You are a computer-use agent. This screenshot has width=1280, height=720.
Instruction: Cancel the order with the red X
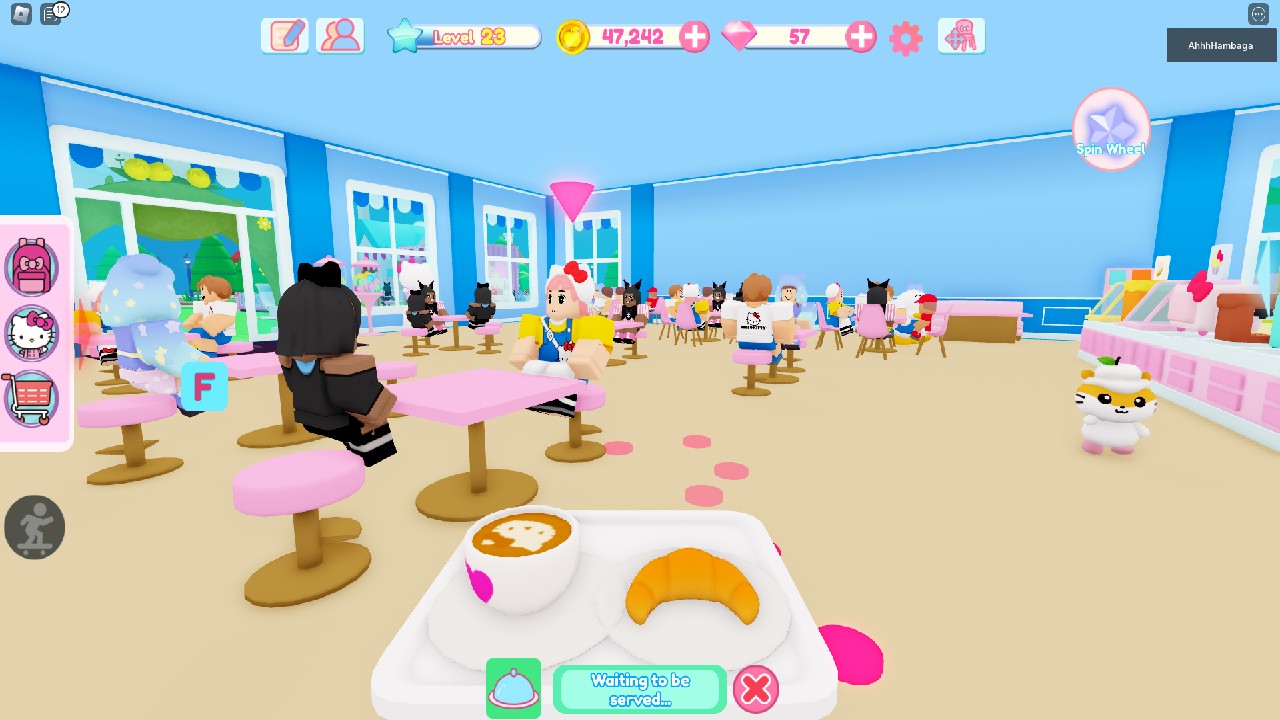coord(756,689)
